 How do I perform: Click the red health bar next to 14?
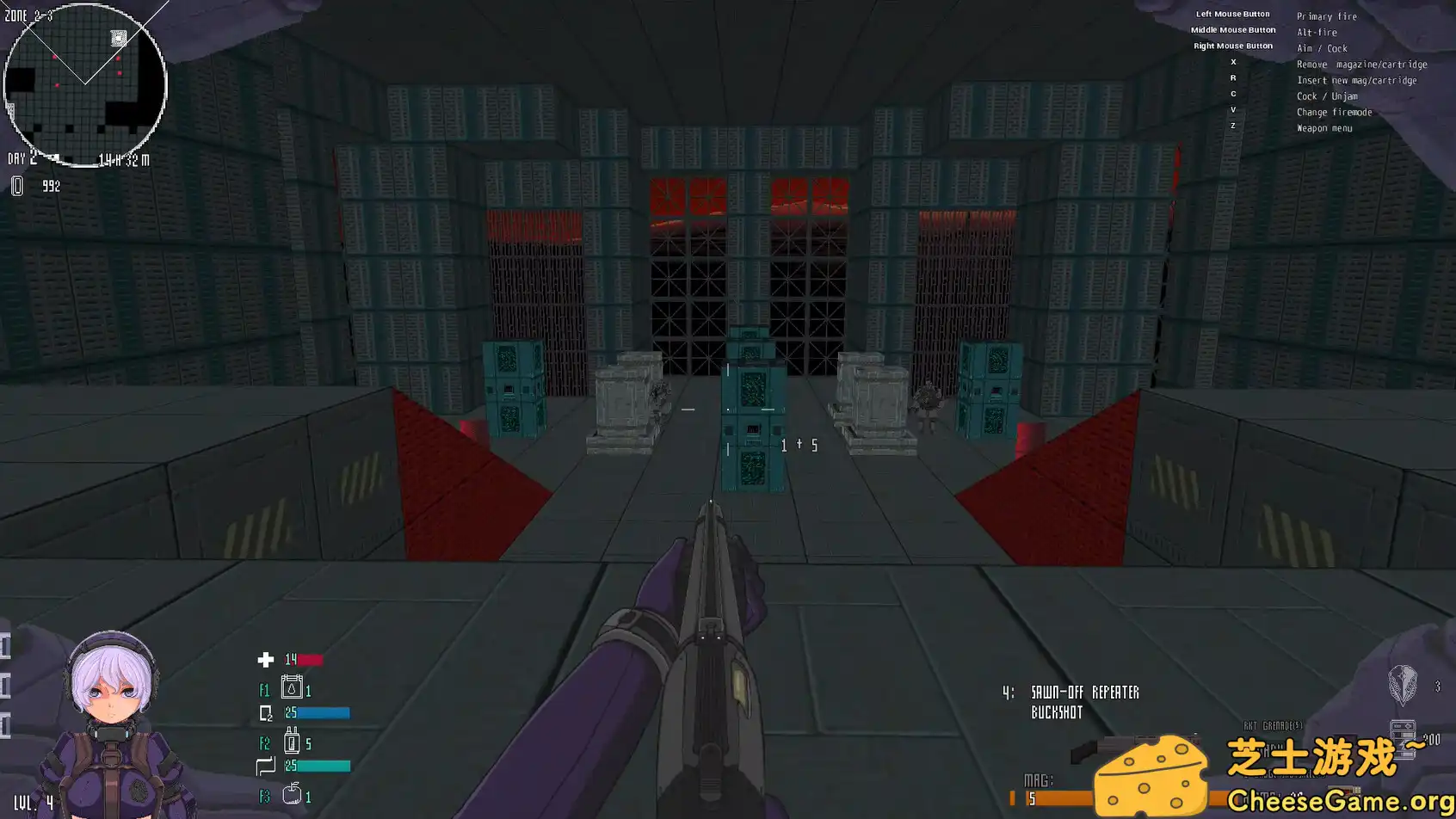[310, 659]
